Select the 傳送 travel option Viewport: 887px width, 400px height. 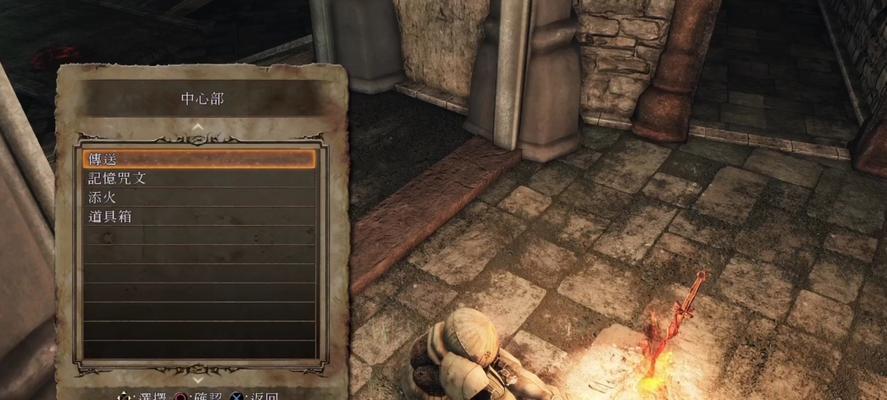point(198,159)
